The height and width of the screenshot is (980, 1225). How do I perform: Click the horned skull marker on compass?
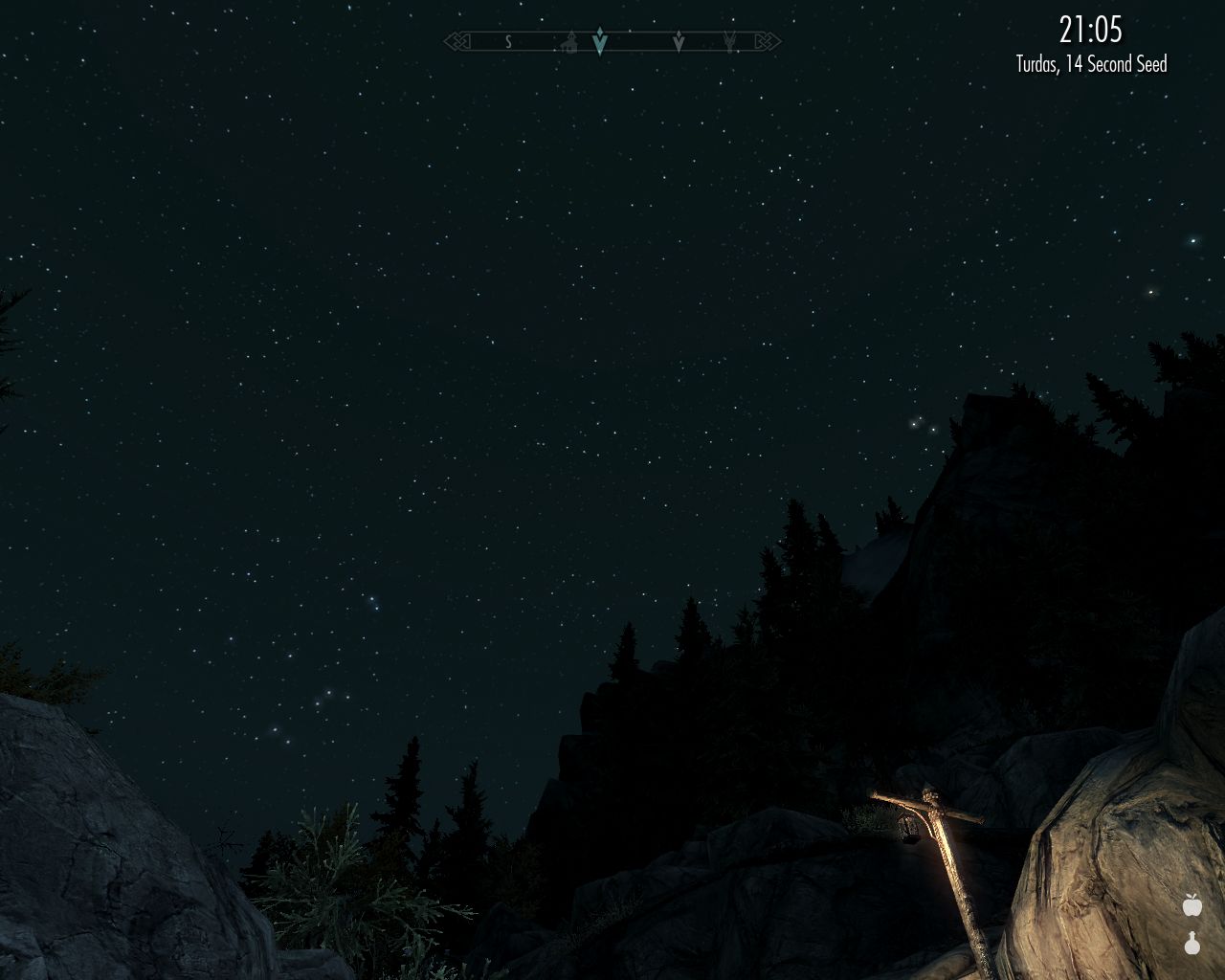730,42
